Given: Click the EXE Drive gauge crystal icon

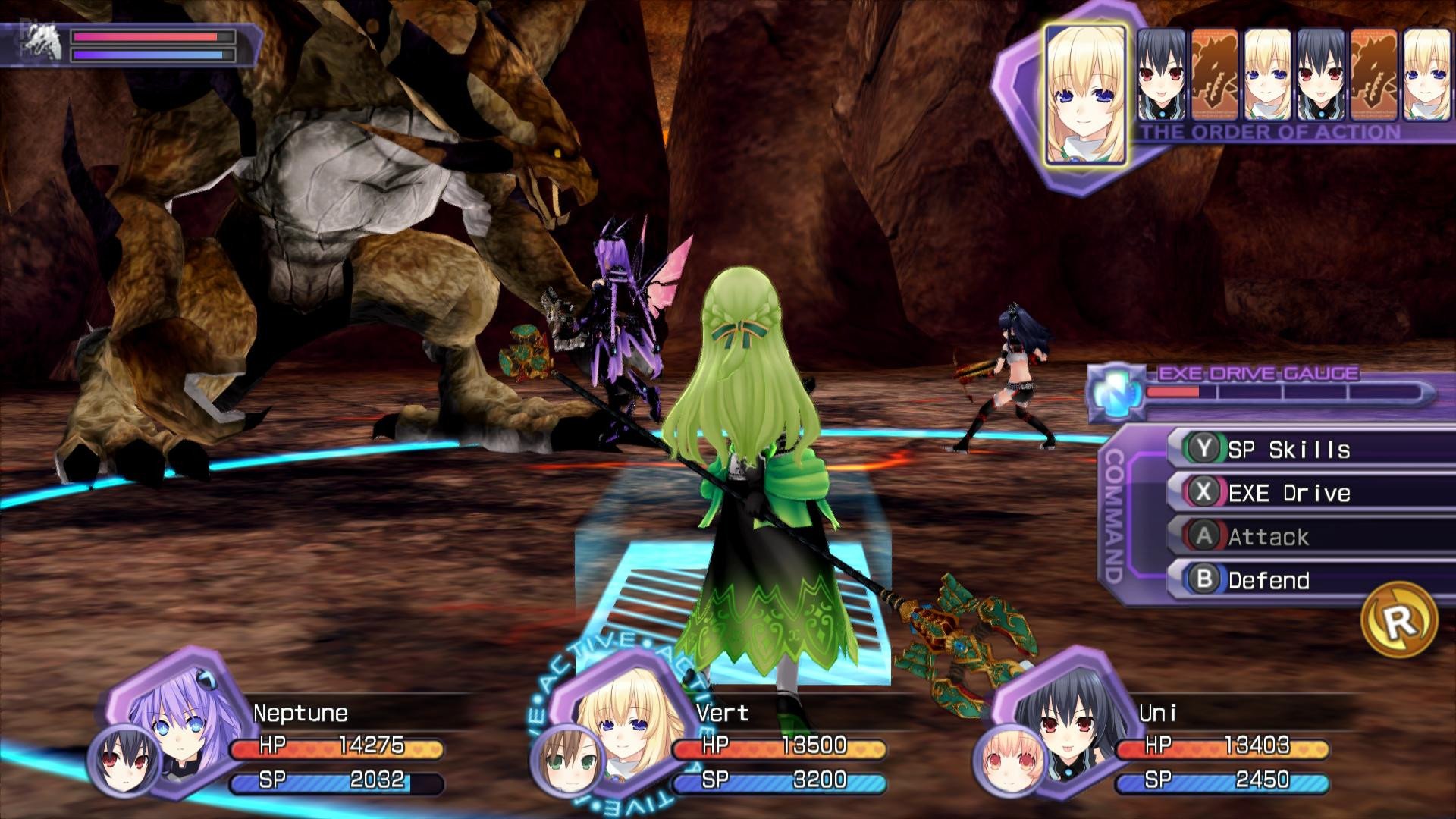Looking at the screenshot, I should pyautogui.click(x=1116, y=392).
